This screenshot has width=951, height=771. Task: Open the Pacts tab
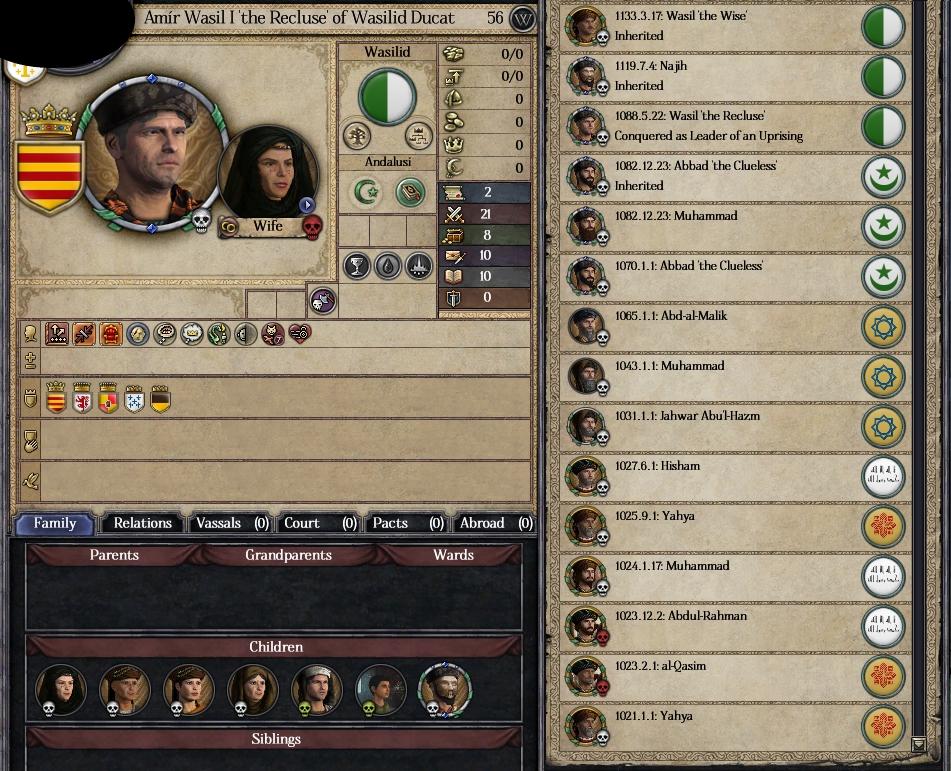click(x=406, y=523)
